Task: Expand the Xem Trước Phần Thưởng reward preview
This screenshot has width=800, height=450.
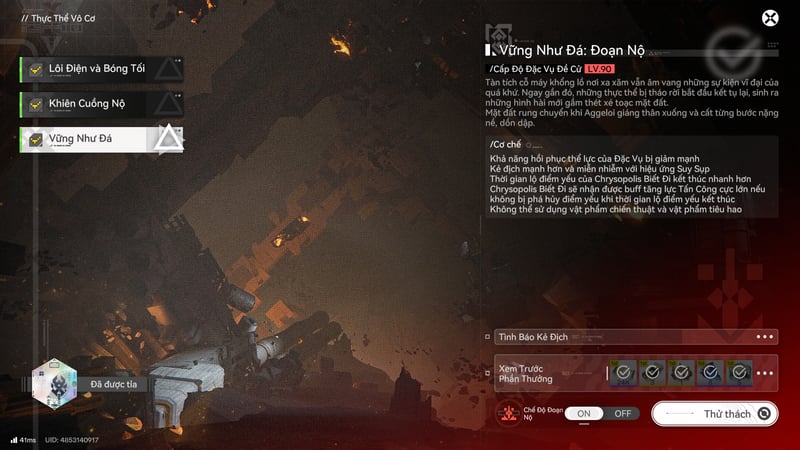Action: [766, 373]
